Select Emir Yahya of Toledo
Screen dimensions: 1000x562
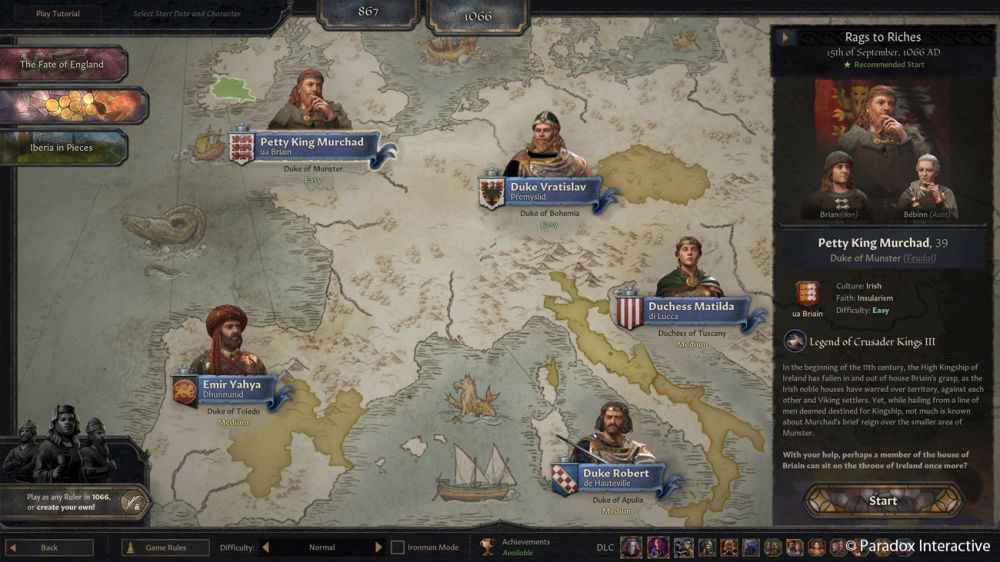(x=232, y=385)
